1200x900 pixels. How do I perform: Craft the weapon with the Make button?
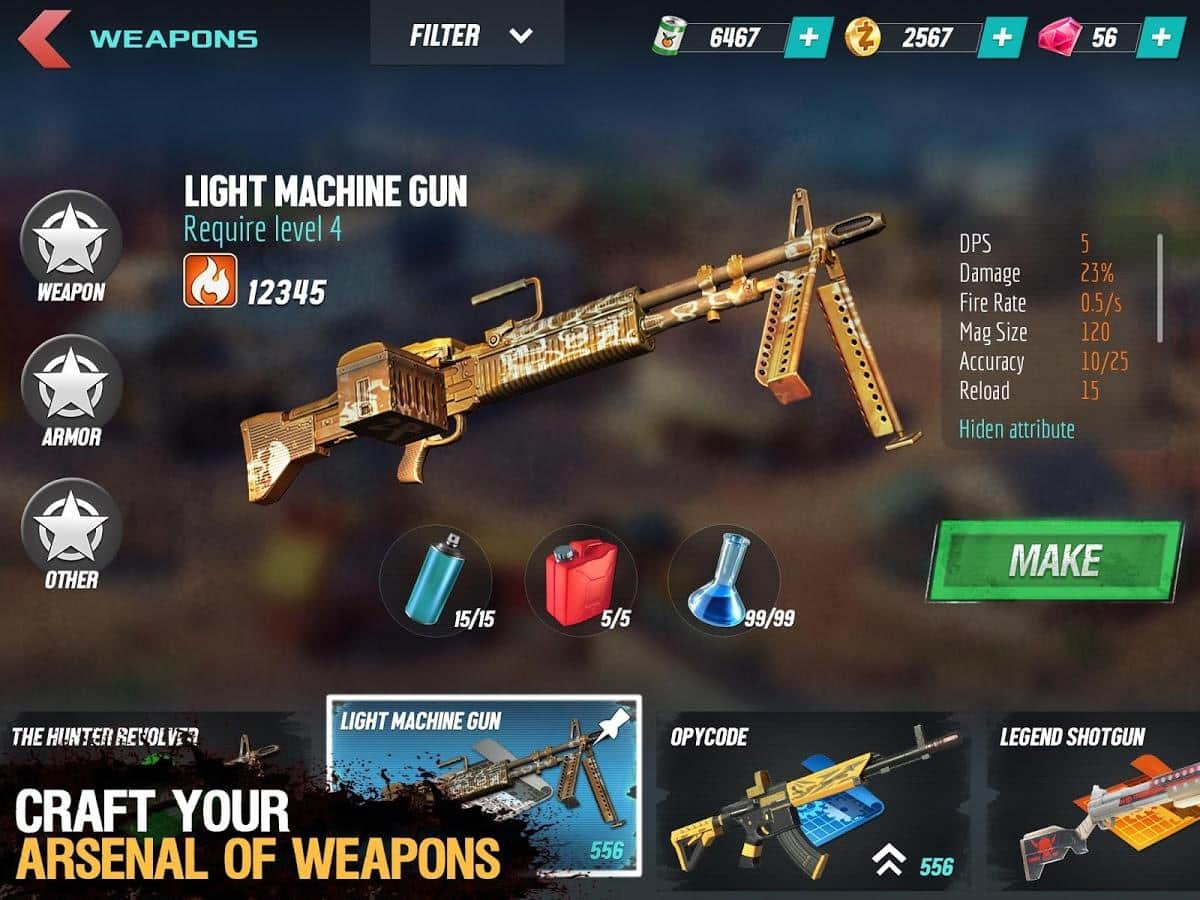coord(1055,561)
